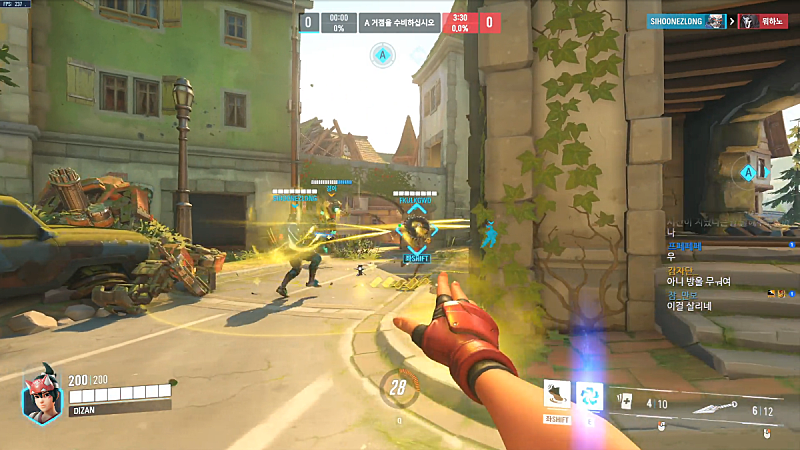This screenshot has width=800, height=450.
Task: Click the ultimate charge meter circle
Action: click(400, 388)
